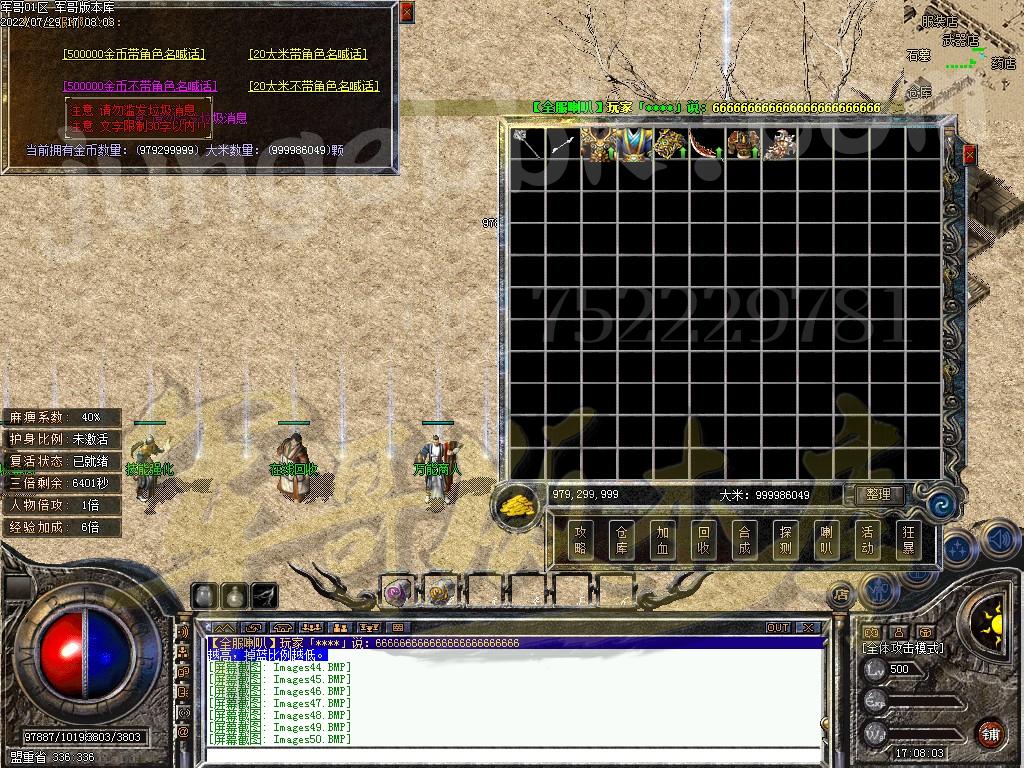Close the shout announcement dialog
1024x768 pixels.
point(406,12)
